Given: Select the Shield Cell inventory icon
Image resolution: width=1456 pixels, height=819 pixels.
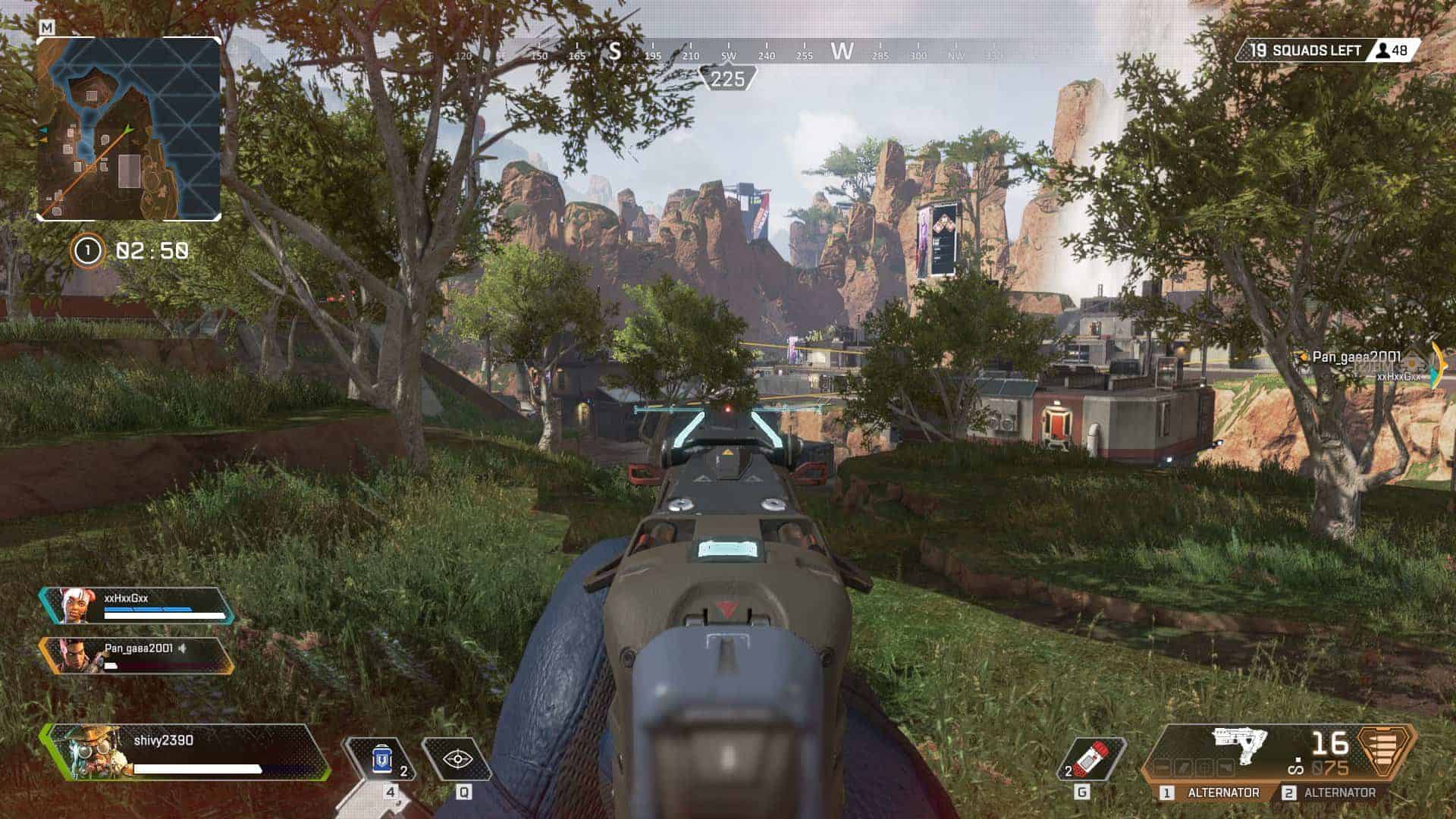Looking at the screenshot, I should 381,759.
